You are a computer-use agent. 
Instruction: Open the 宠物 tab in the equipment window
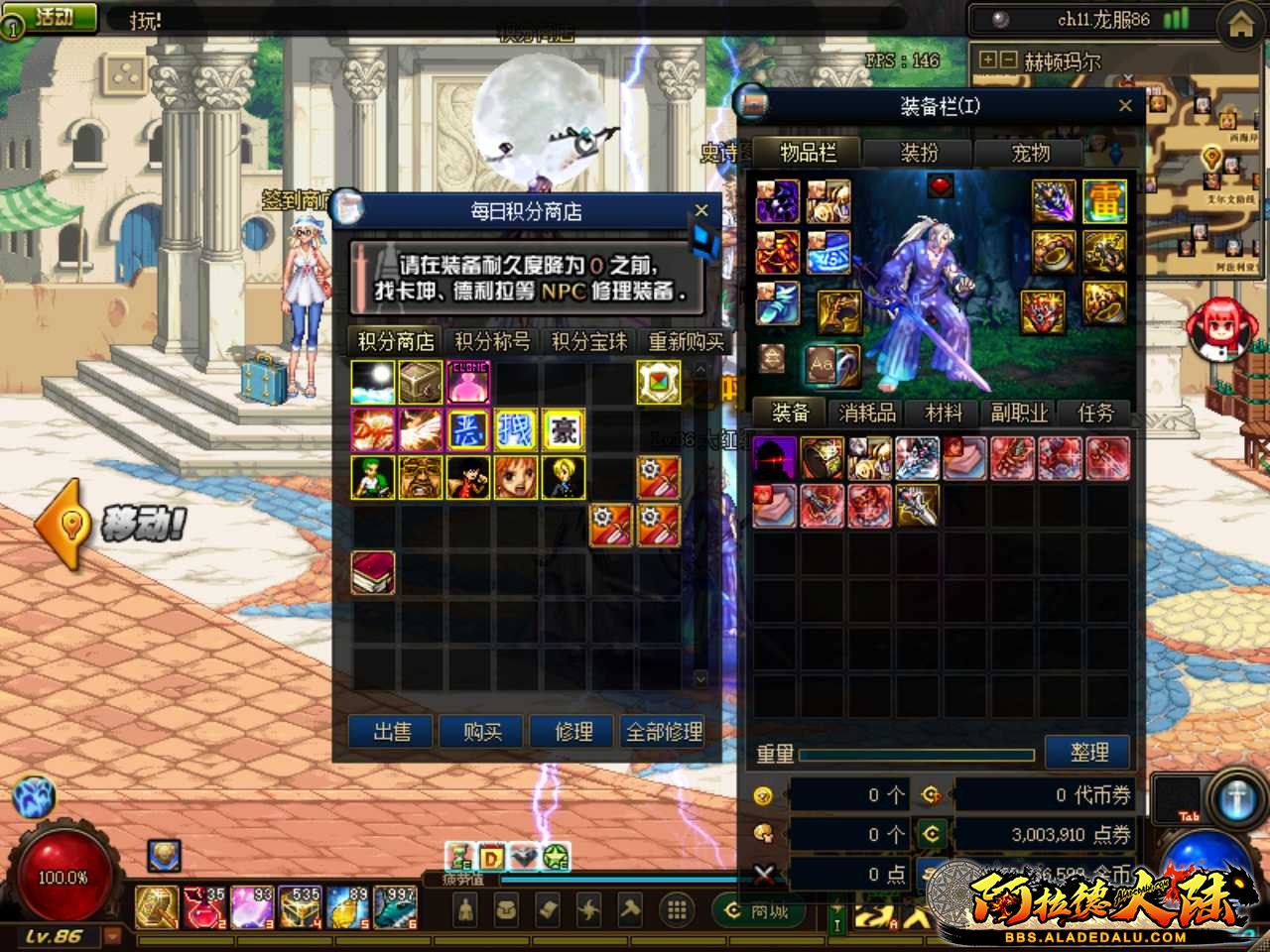pyautogui.click(x=1029, y=154)
